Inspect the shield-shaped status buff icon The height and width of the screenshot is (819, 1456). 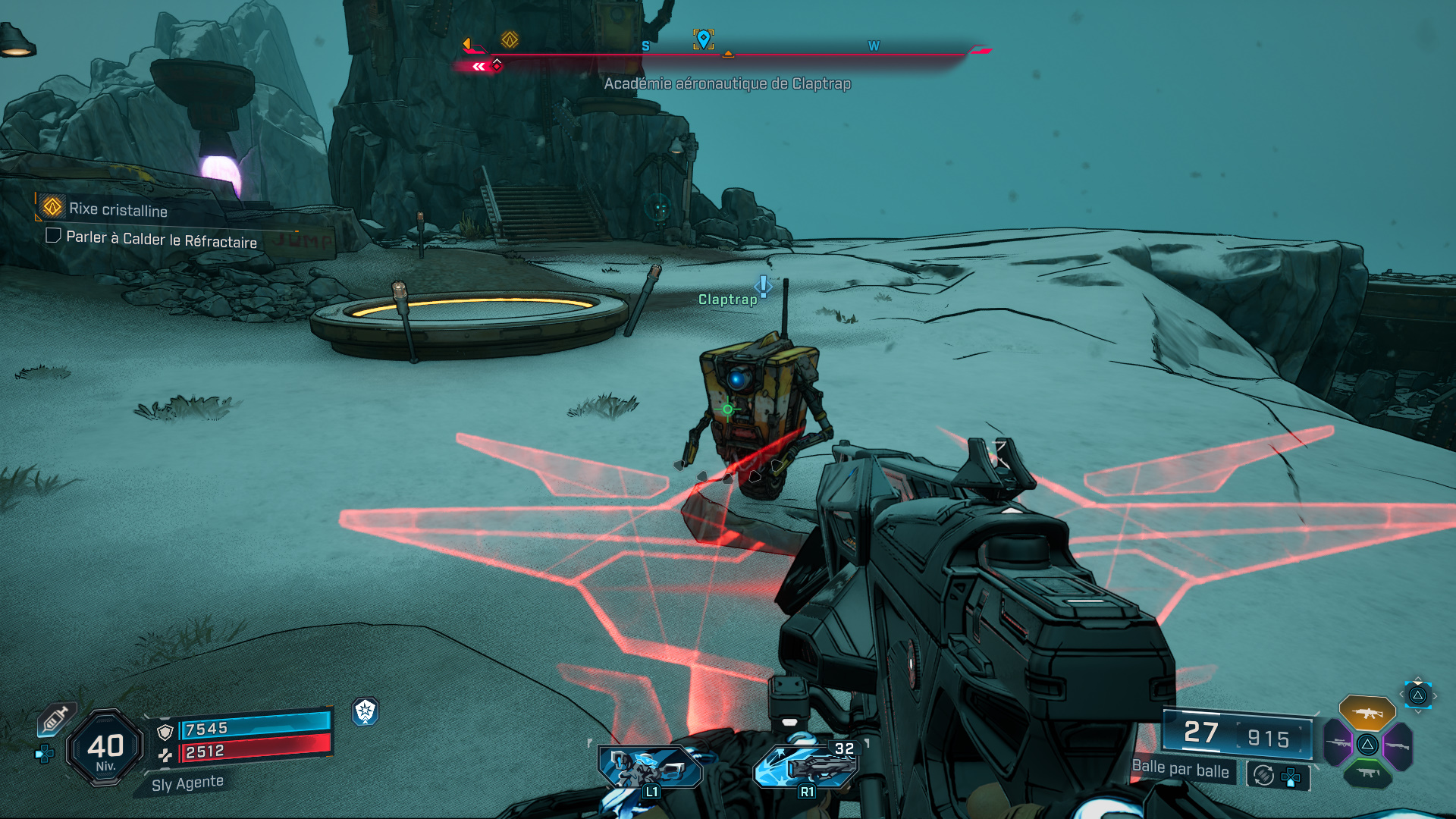click(x=366, y=711)
